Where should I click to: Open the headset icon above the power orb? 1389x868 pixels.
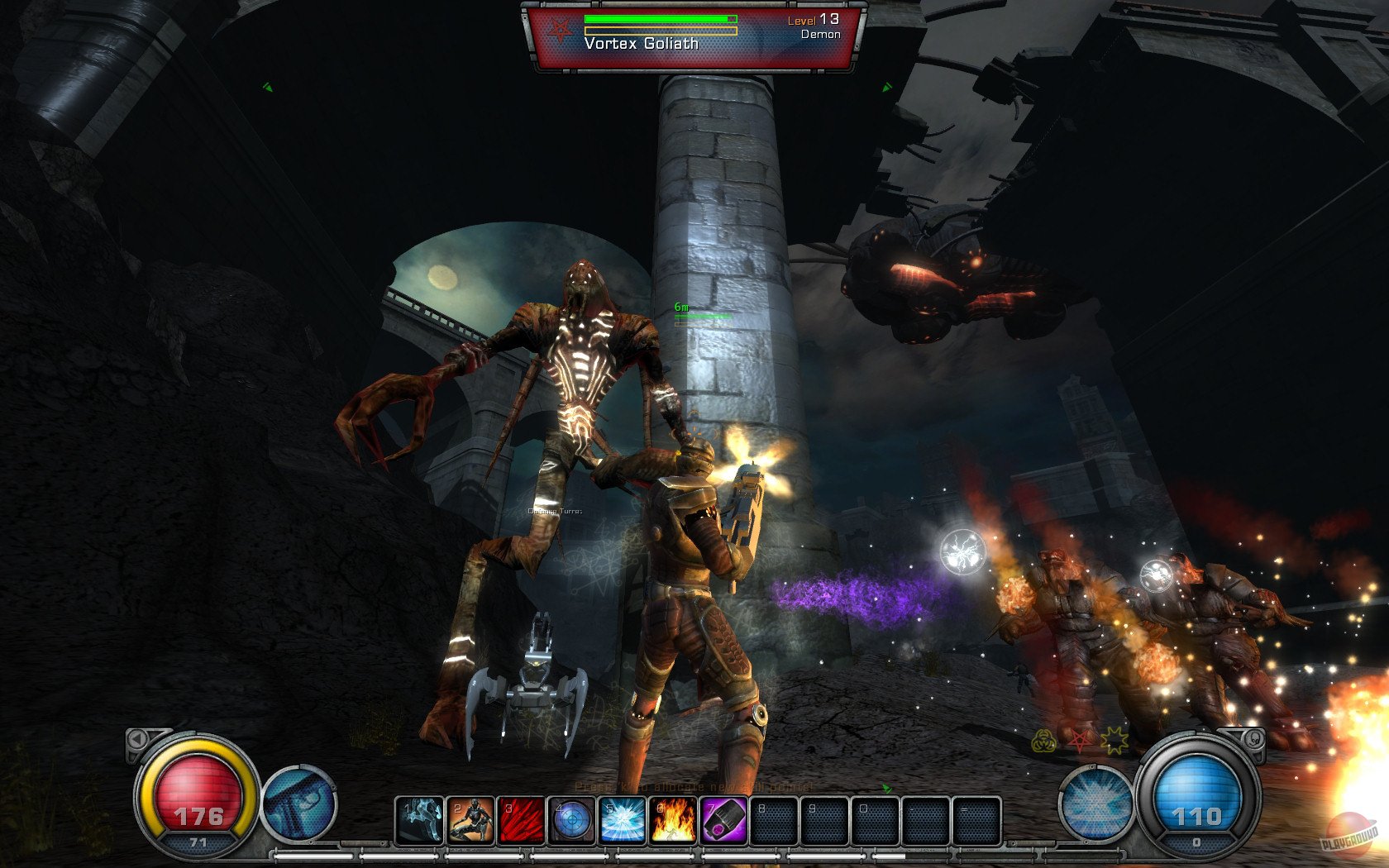coord(1253,738)
